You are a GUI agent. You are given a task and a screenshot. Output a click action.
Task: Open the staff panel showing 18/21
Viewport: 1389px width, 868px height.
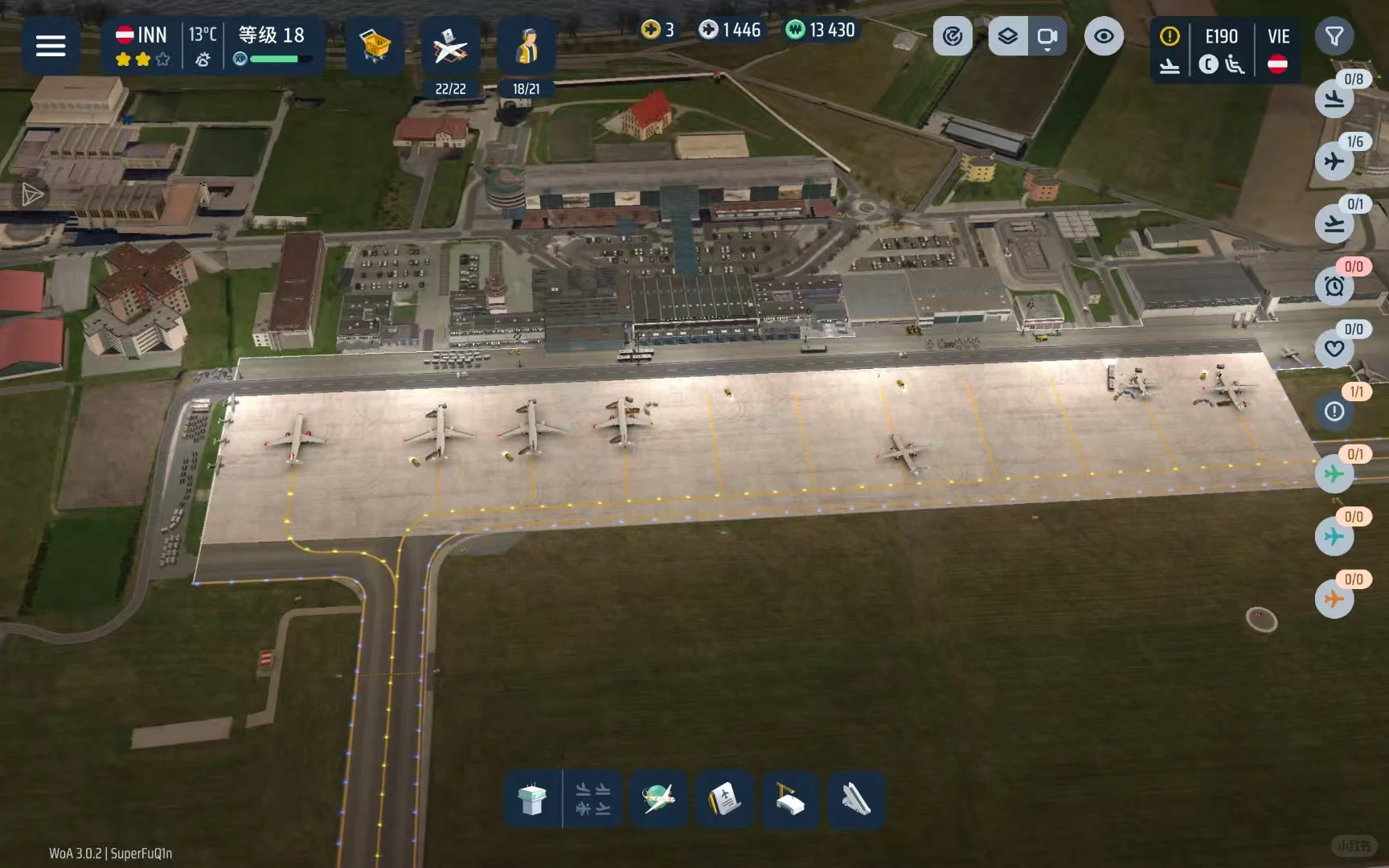[x=527, y=50]
